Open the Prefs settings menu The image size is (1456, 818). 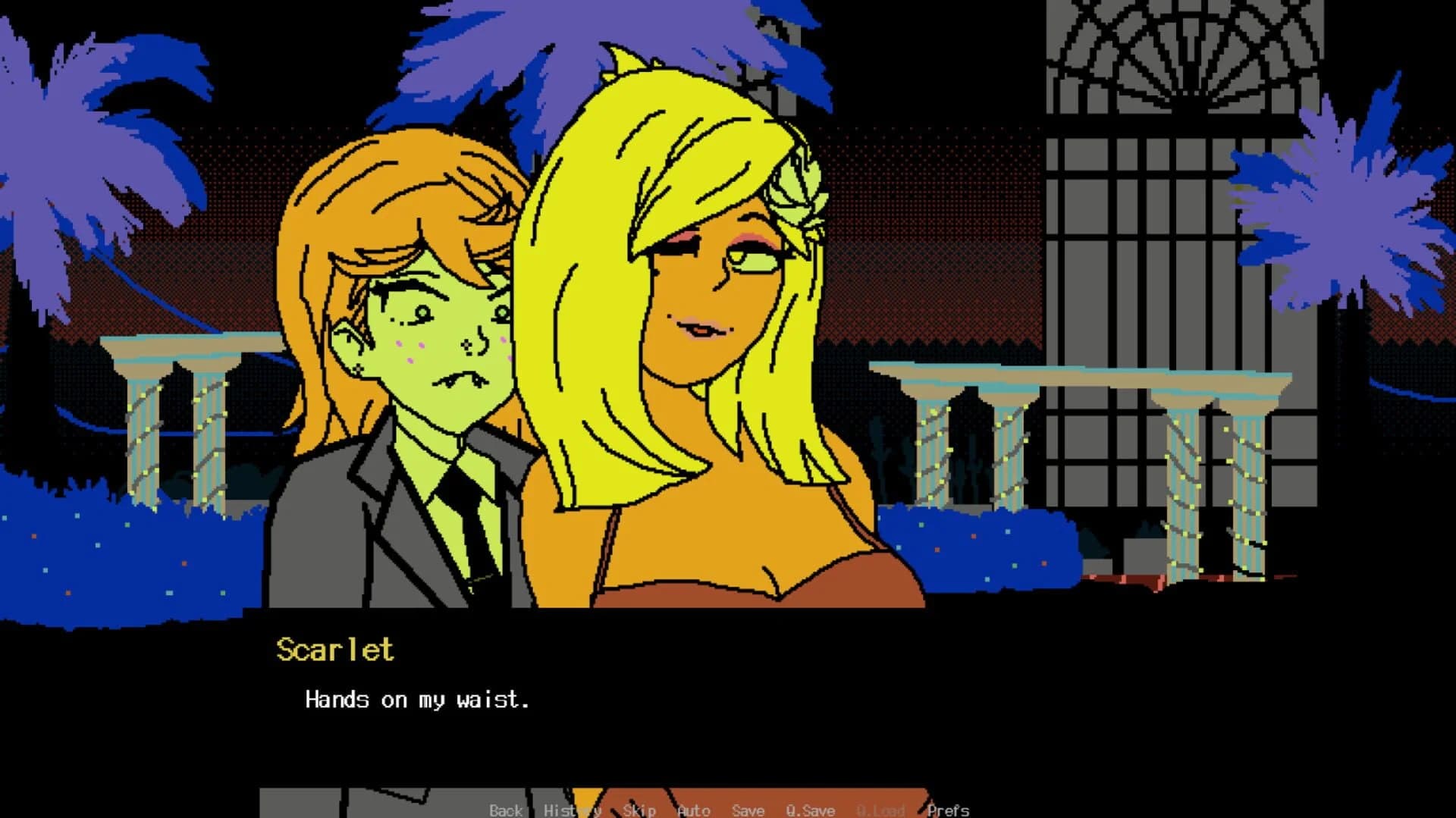coord(949,810)
